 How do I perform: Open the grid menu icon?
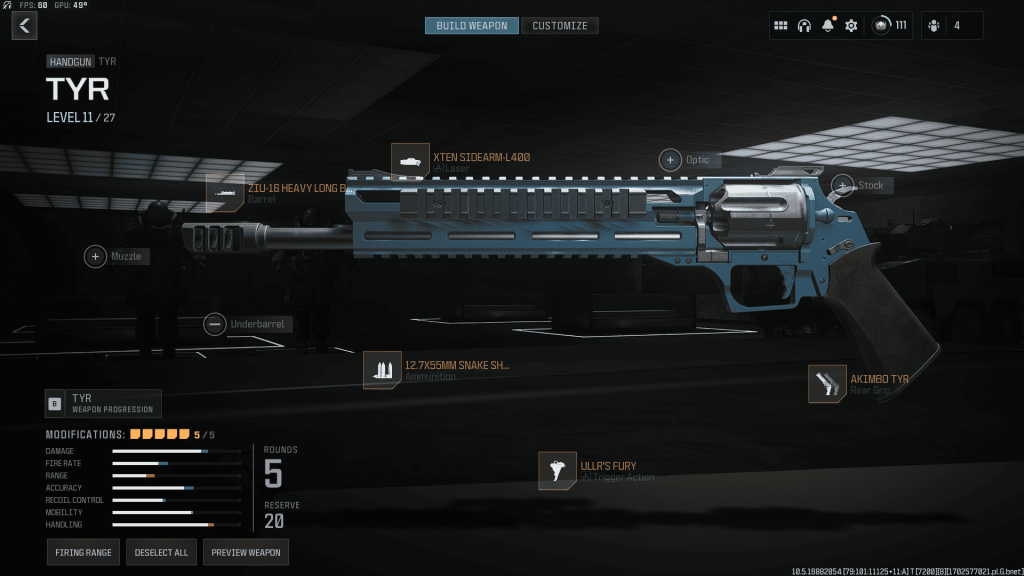pos(781,25)
